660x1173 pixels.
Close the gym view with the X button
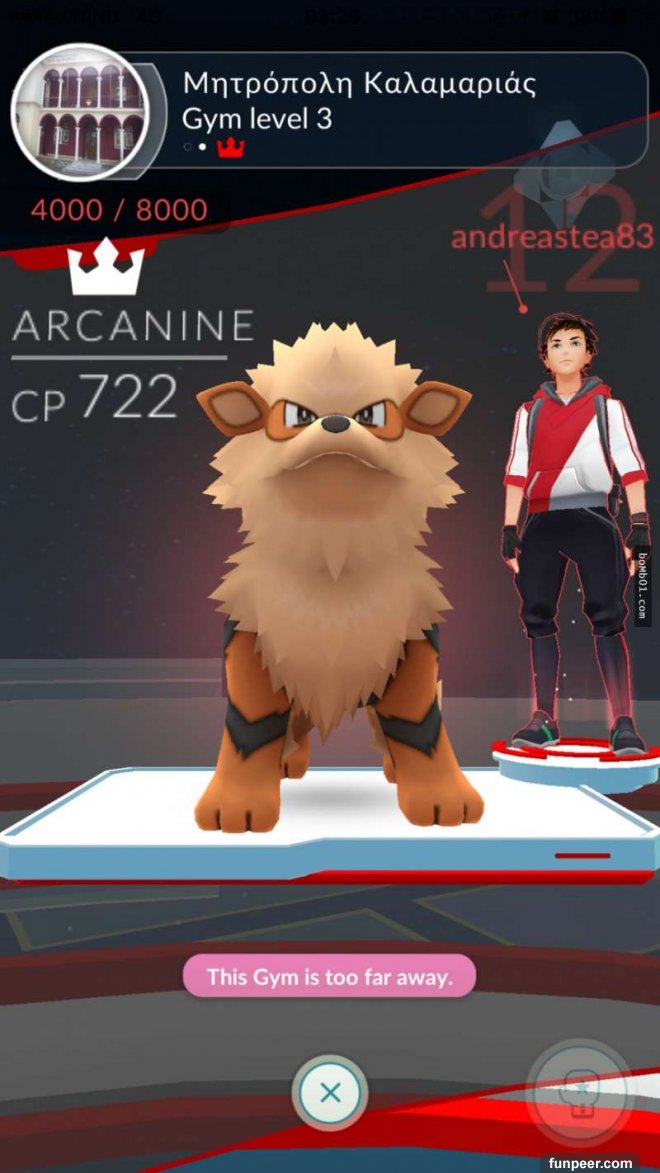(x=330, y=1092)
